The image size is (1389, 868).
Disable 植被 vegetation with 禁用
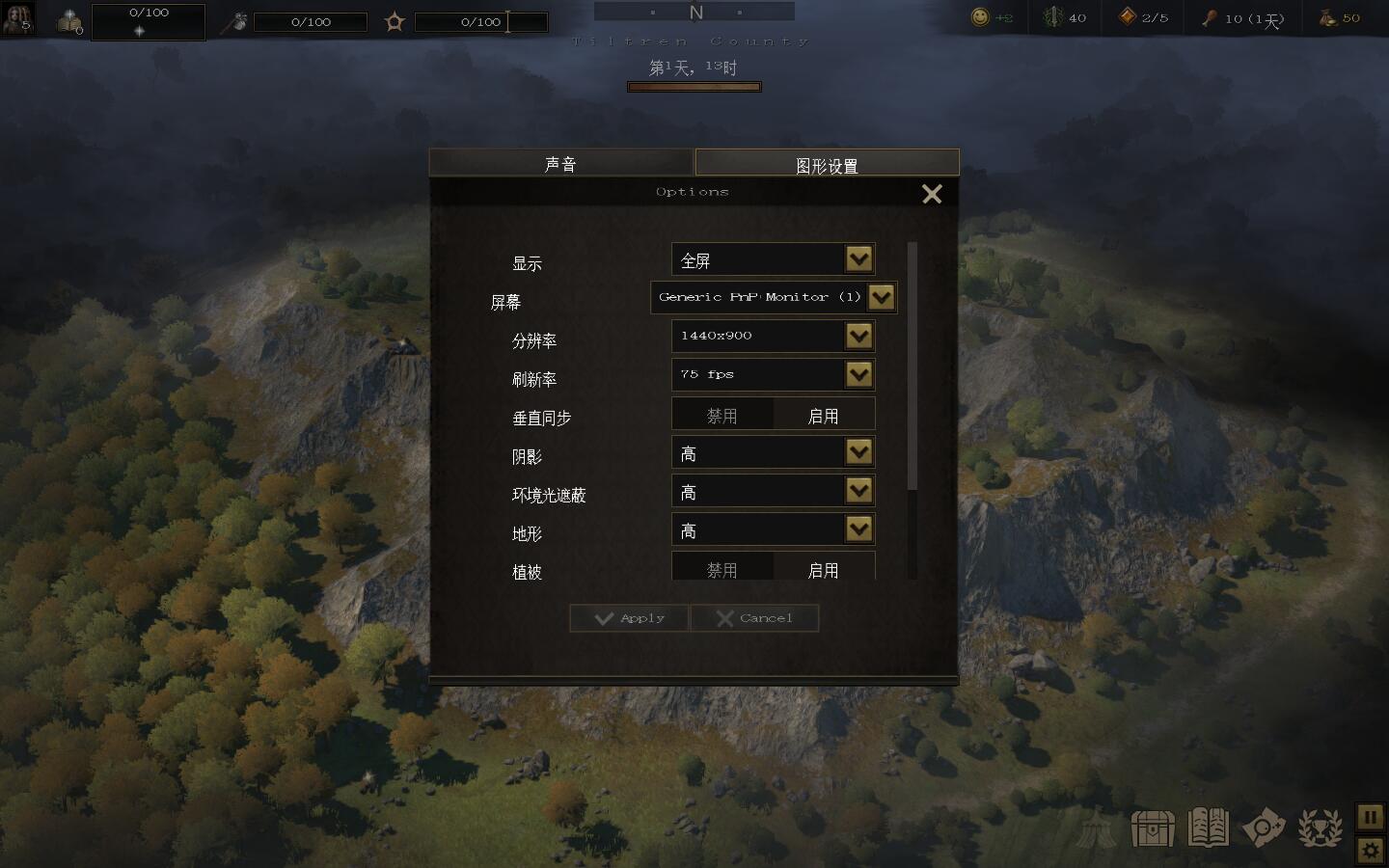[x=722, y=569]
